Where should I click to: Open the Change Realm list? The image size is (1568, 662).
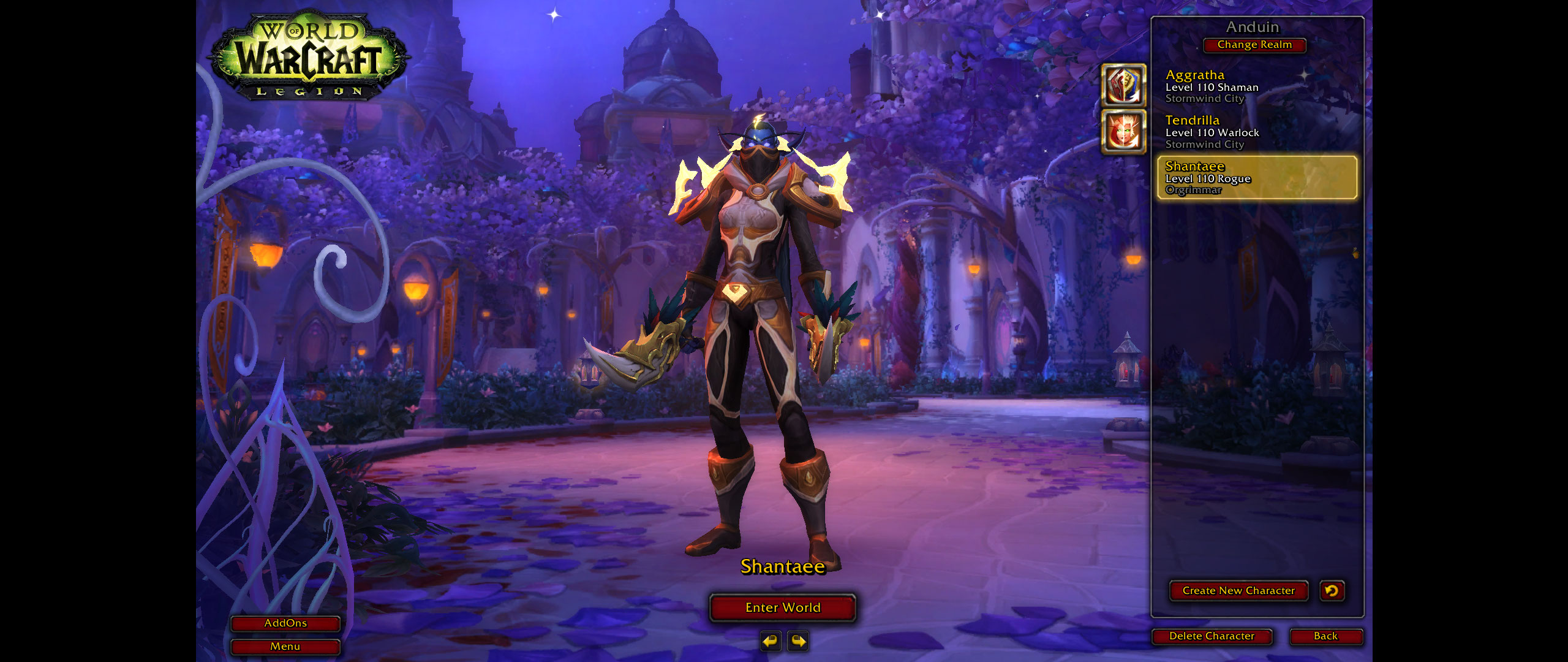click(x=1254, y=45)
